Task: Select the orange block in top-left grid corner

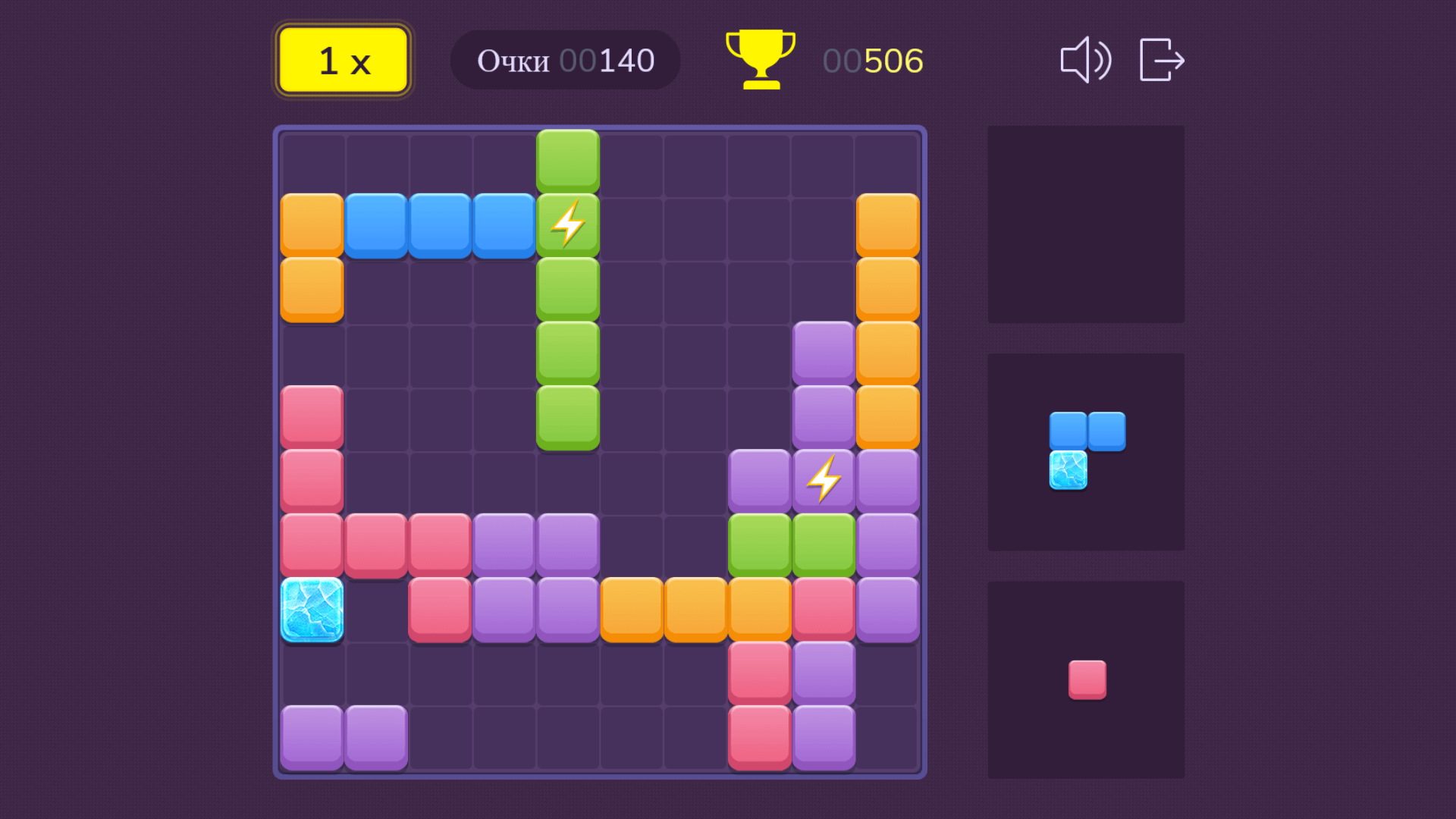Action: click(311, 223)
